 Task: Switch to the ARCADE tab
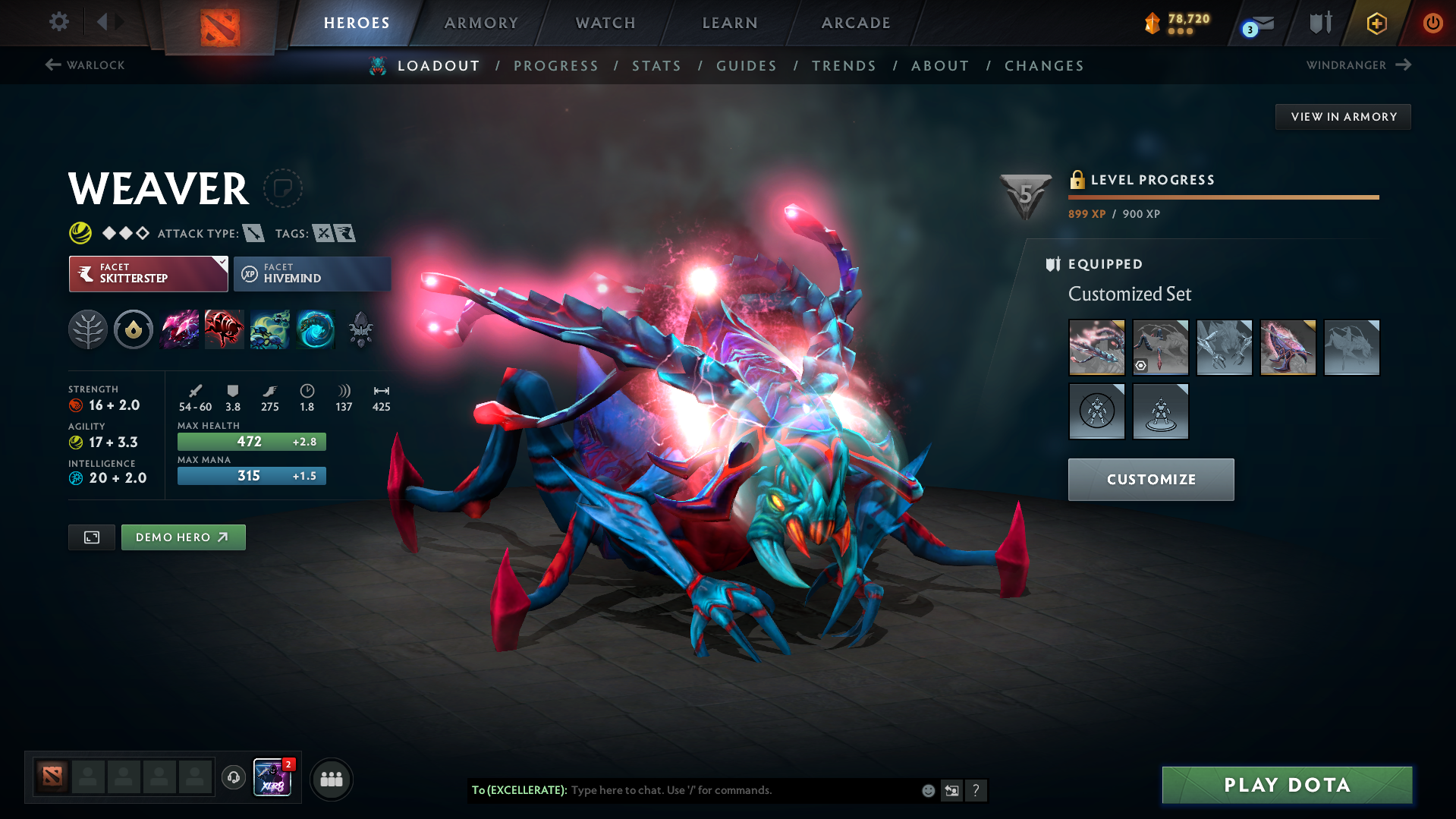[x=855, y=23]
